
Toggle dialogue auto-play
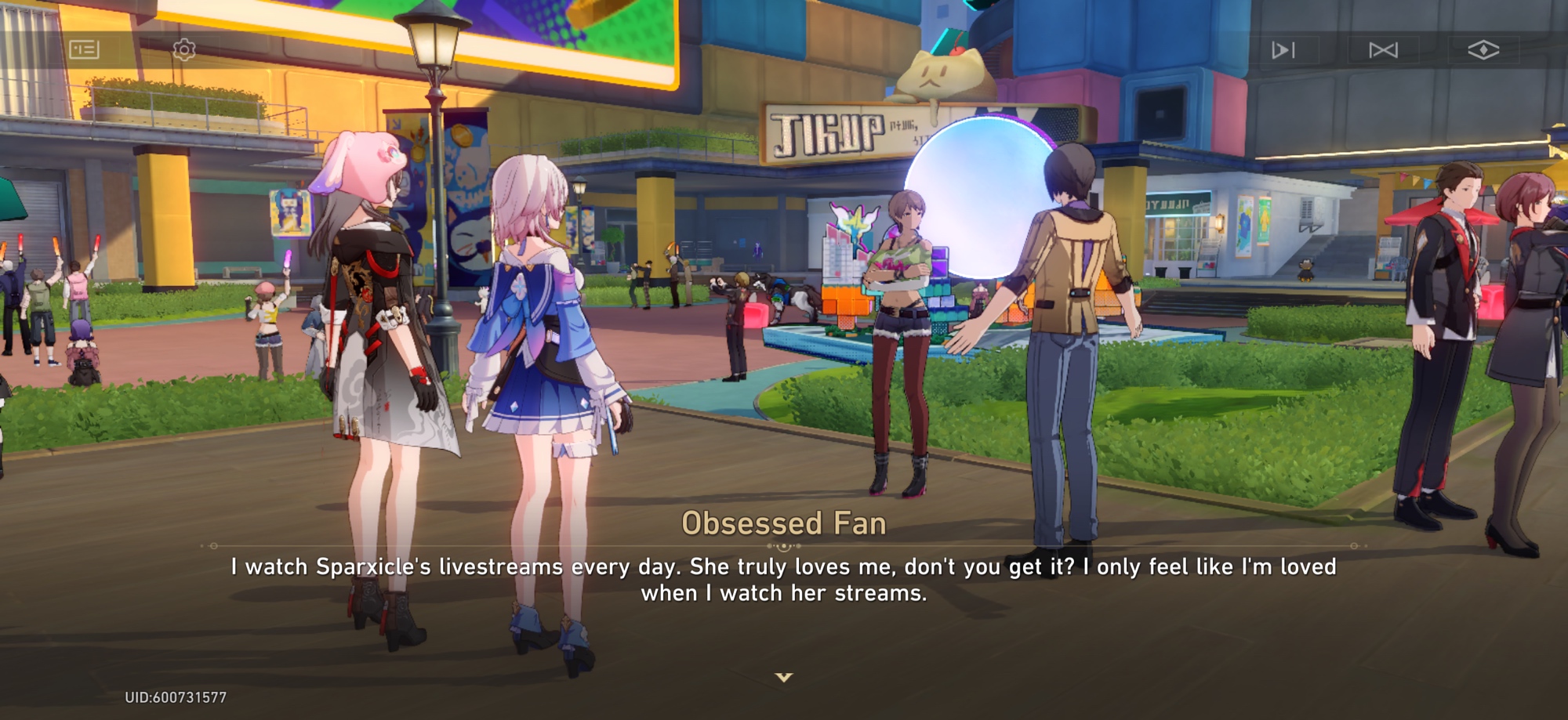click(1283, 50)
